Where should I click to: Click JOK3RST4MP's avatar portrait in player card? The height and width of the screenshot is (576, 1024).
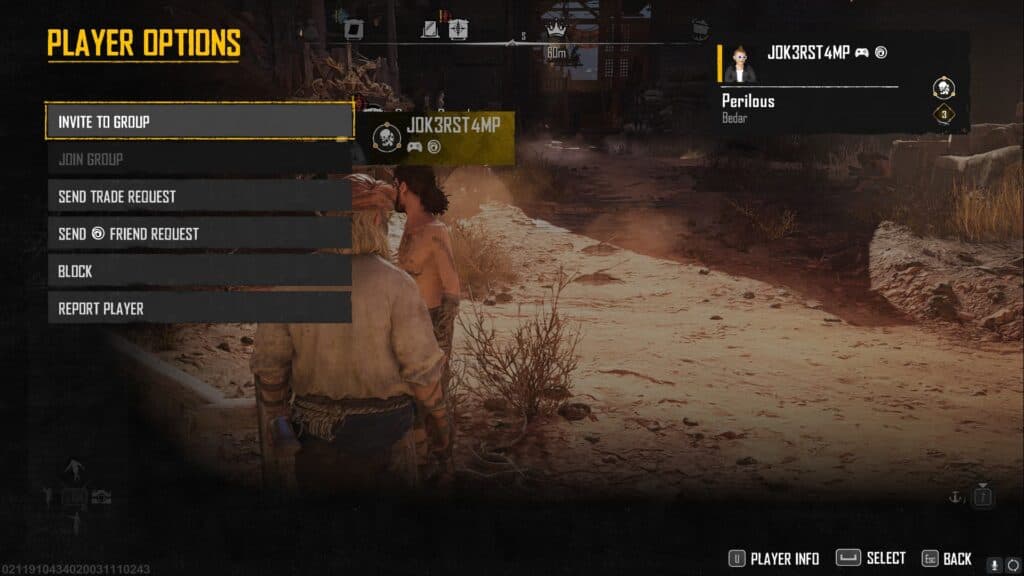[740, 63]
